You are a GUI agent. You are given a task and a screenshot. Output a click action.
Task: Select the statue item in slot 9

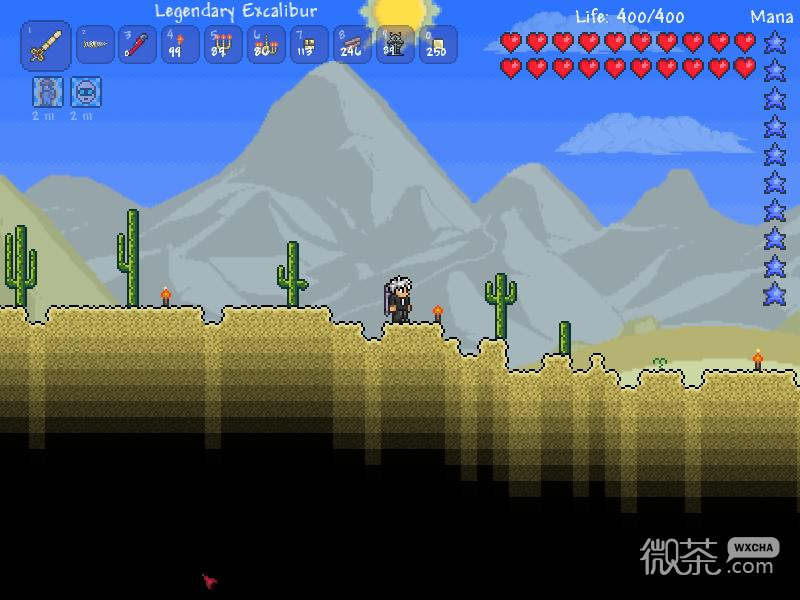[x=395, y=45]
